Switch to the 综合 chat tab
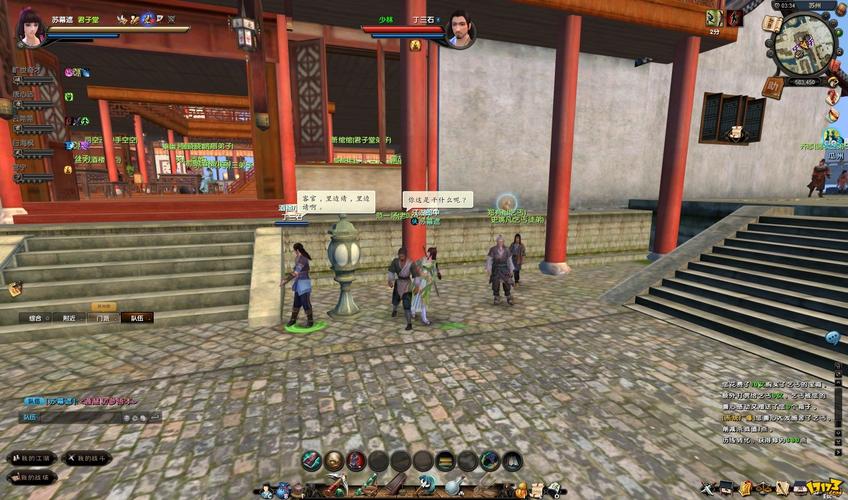Viewport: 848px width, 500px height. 35,318
